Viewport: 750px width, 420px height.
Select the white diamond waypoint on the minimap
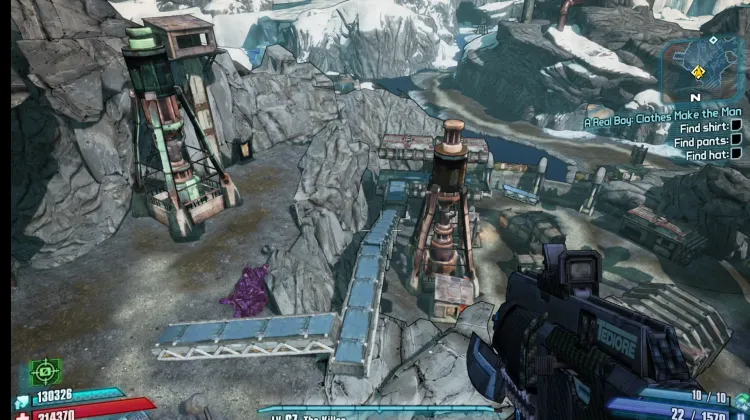[712, 40]
